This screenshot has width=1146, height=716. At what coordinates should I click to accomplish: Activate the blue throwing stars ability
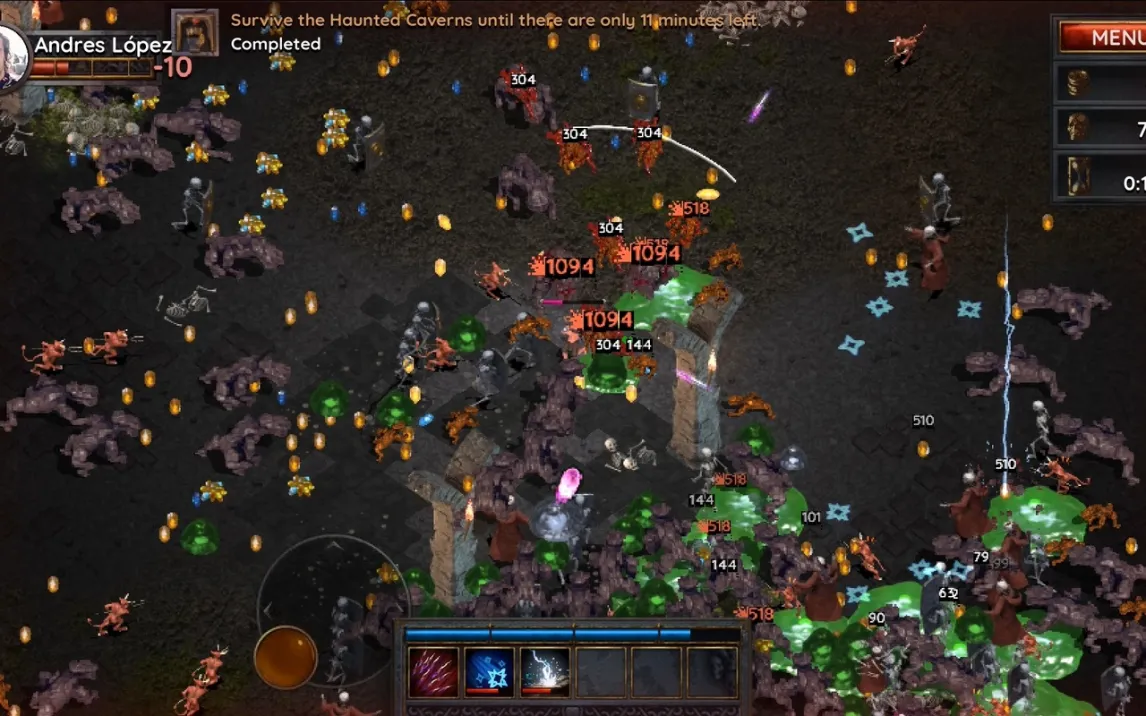click(x=490, y=671)
